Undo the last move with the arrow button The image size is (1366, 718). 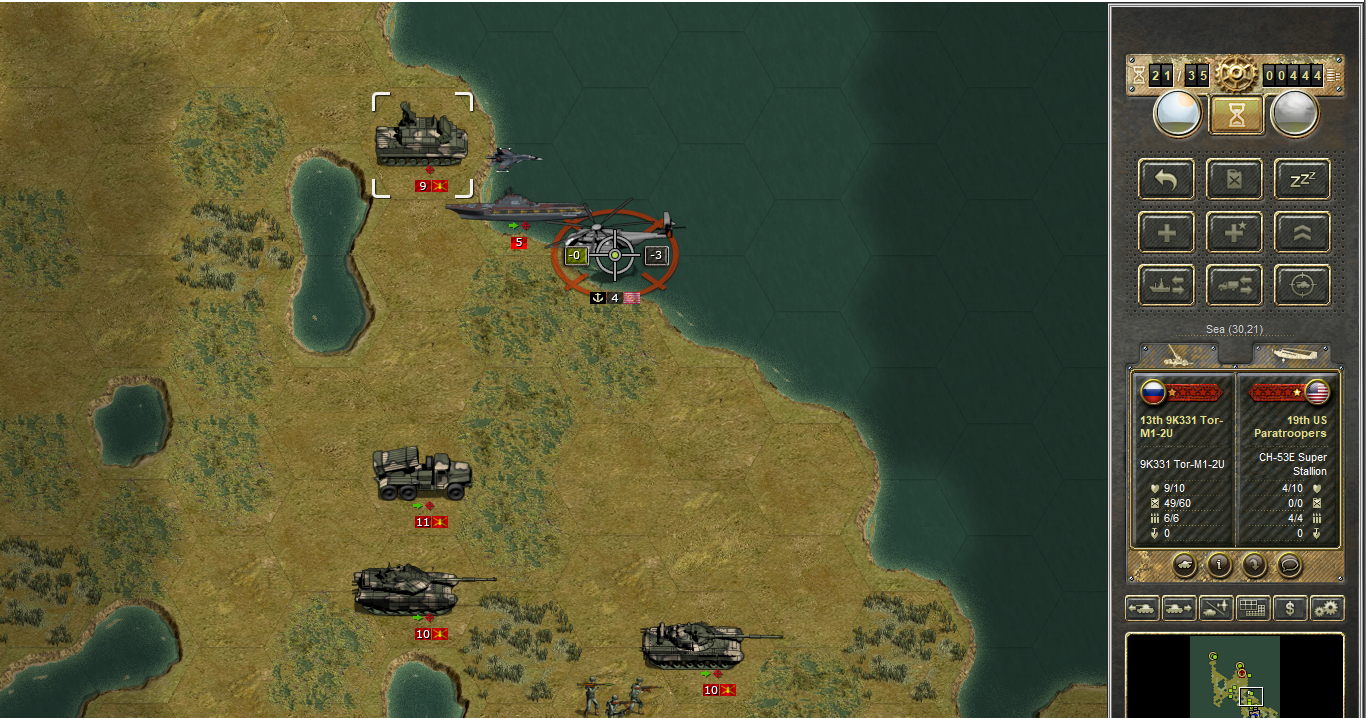(x=1166, y=180)
